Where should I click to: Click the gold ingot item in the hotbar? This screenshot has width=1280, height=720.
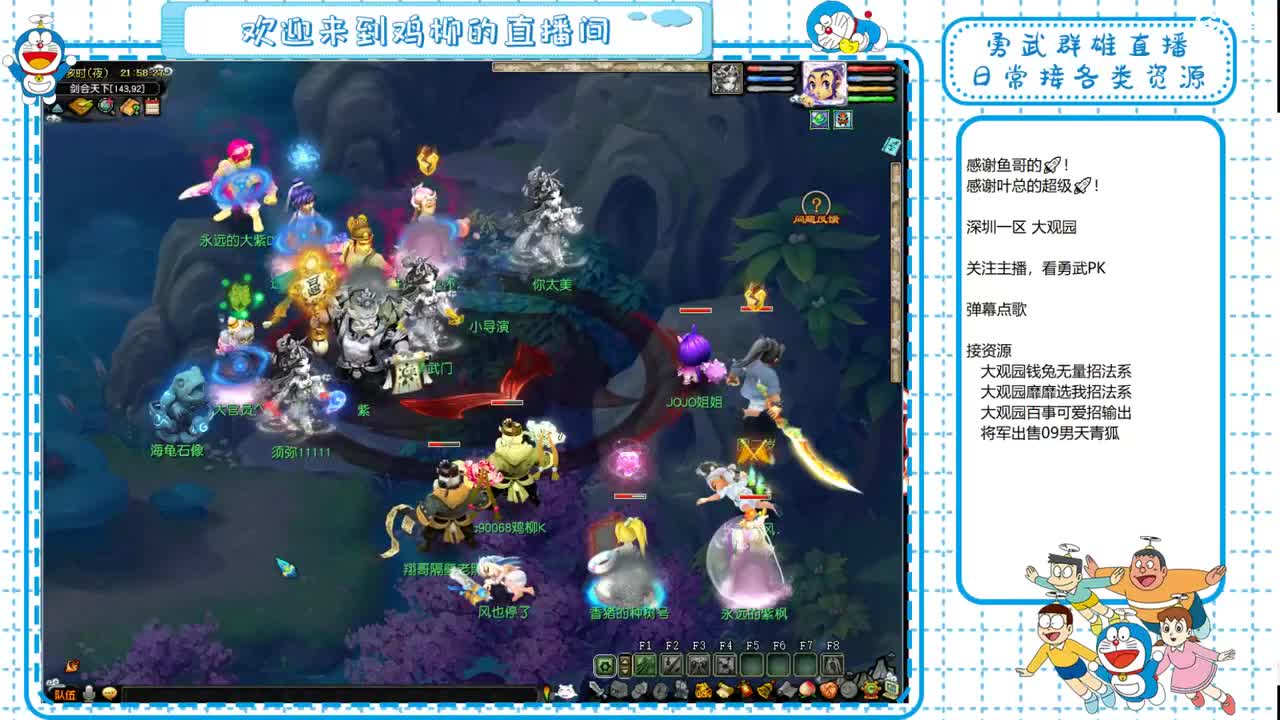(702, 690)
